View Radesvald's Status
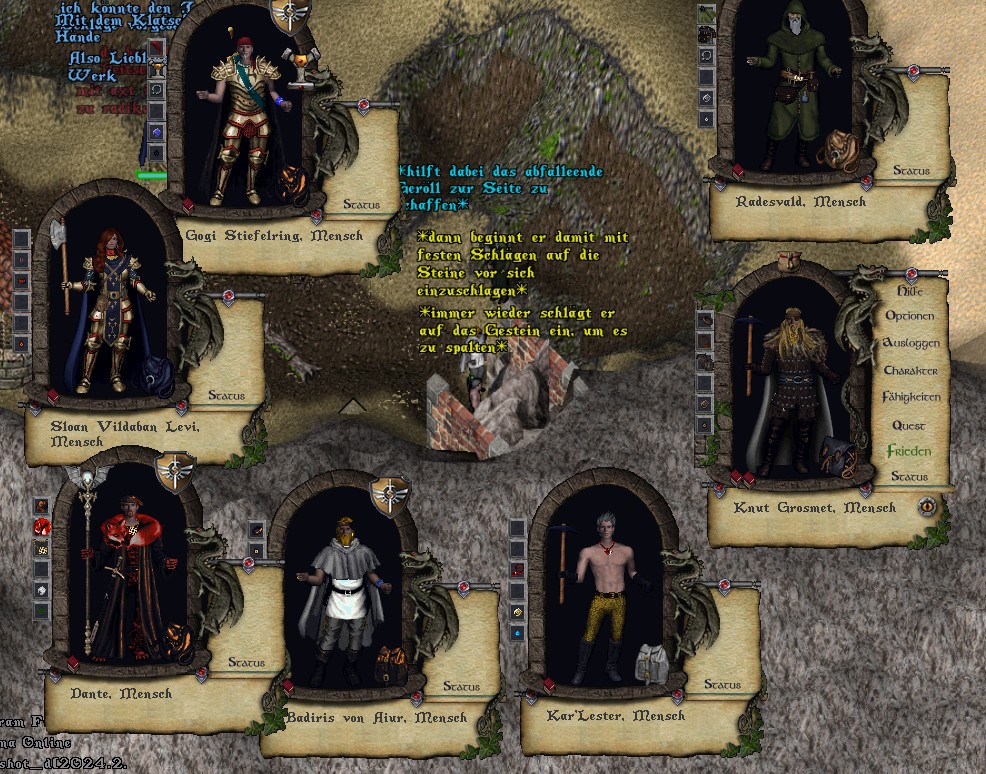The image size is (986, 774). pos(911,171)
